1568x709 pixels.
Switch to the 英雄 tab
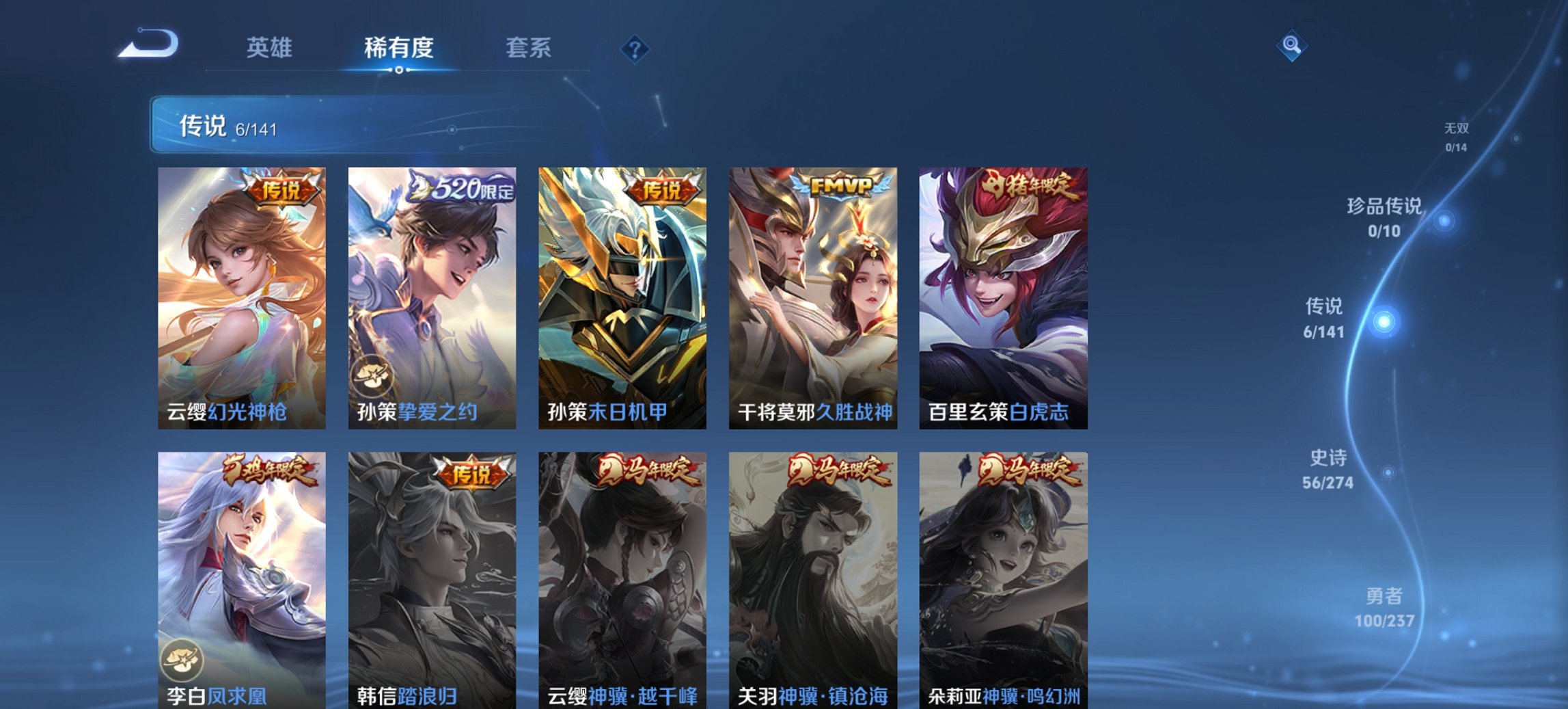pos(271,48)
